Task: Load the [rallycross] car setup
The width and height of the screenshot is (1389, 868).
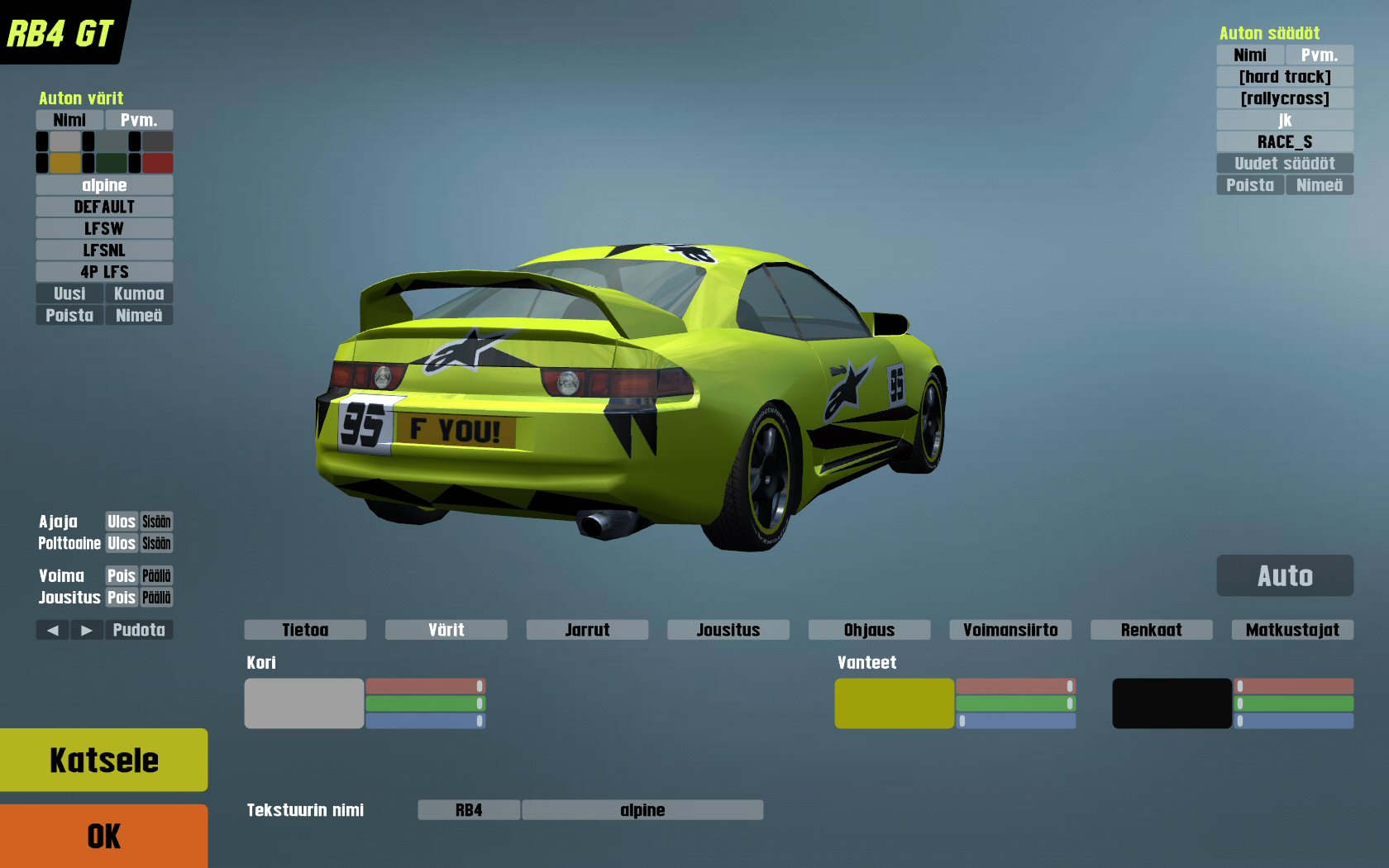Action: click(1285, 98)
